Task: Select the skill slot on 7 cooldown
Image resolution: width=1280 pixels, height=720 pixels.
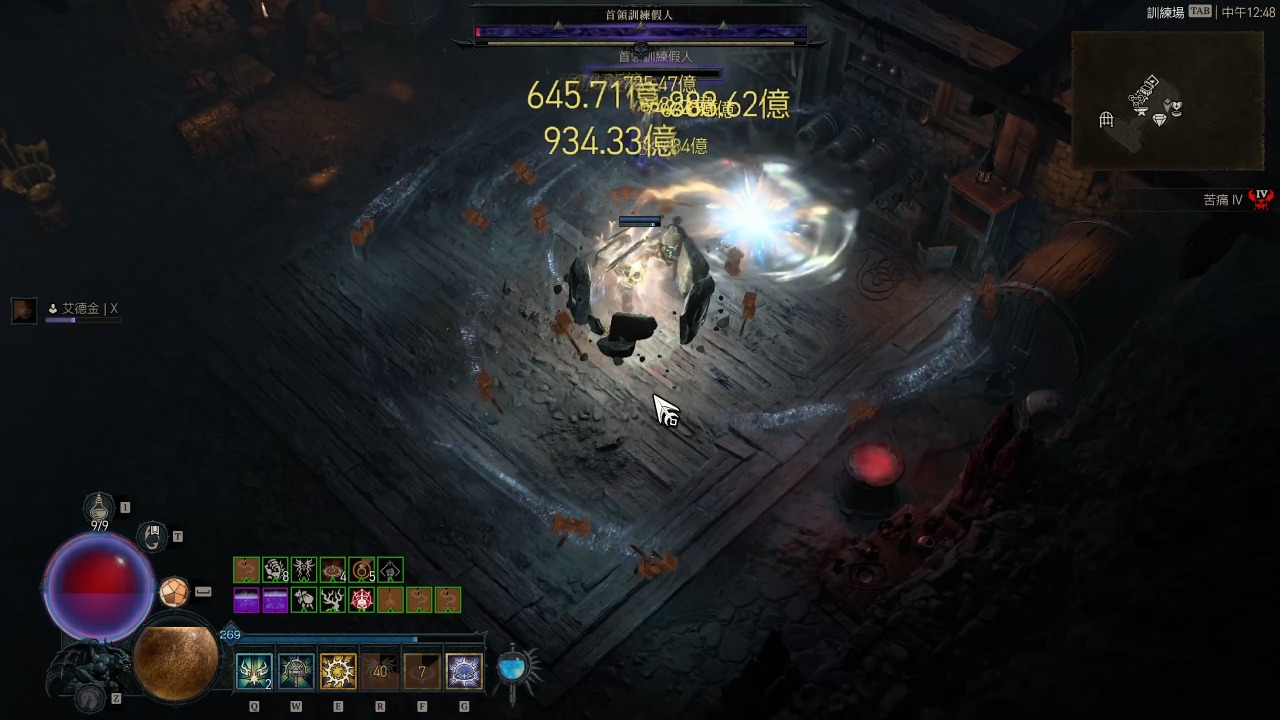Action: [422, 671]
